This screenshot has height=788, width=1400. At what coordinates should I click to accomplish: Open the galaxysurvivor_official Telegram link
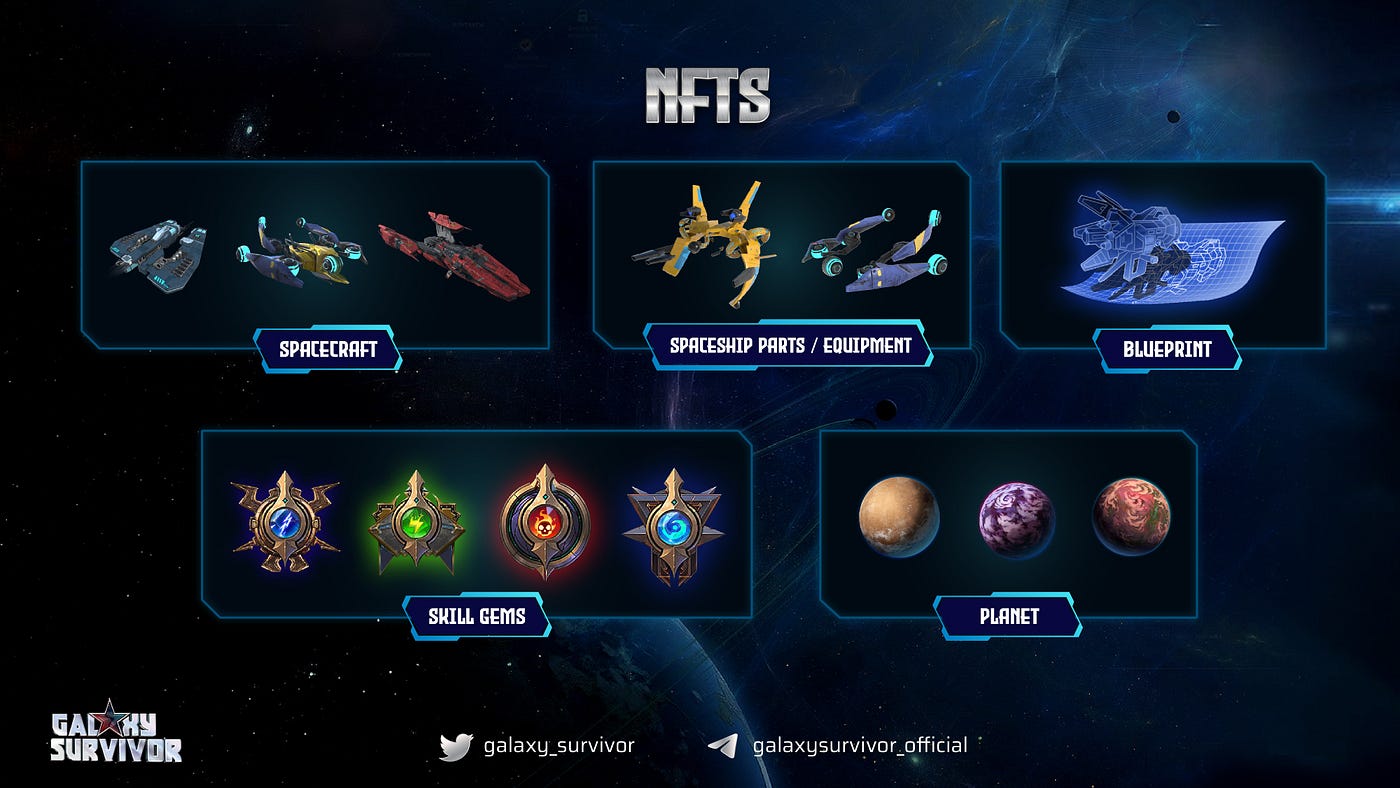pos(837,746)
